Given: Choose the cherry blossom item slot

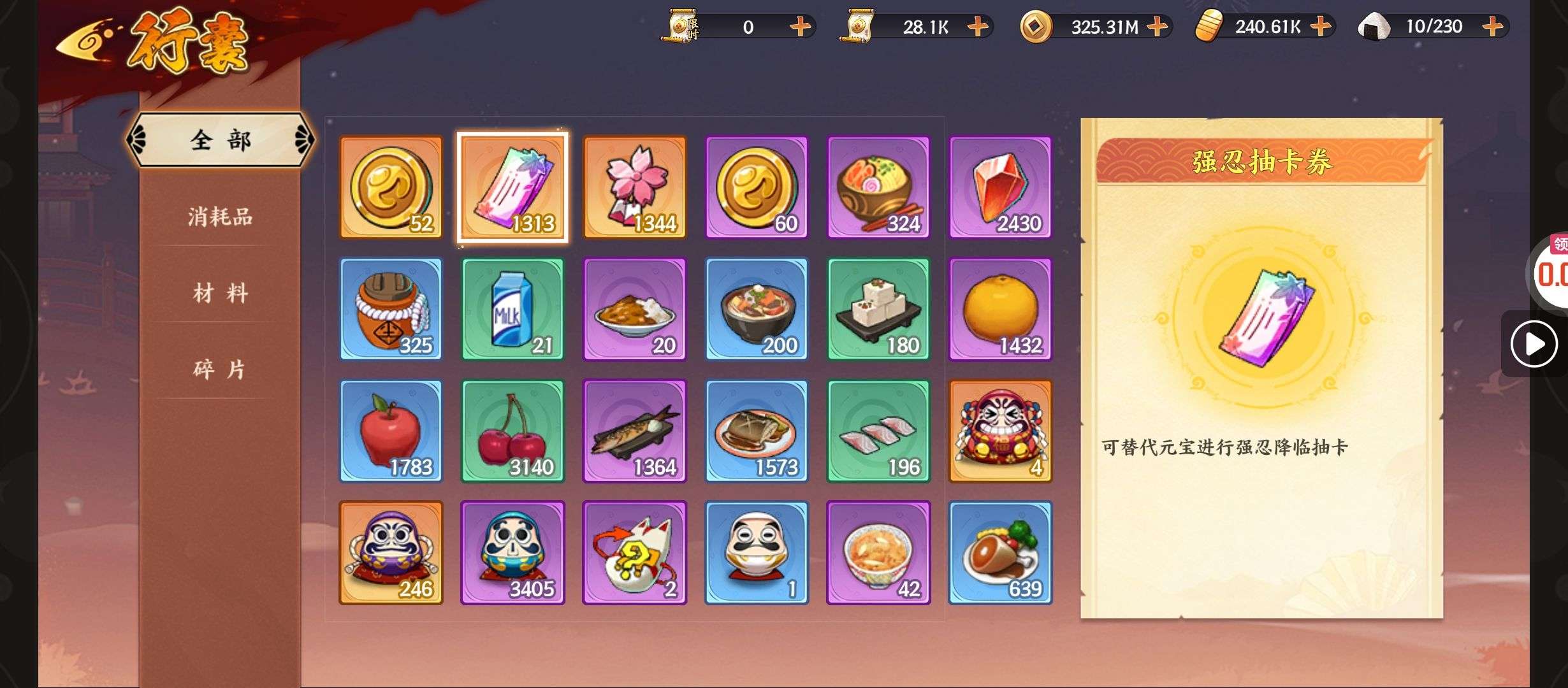Looking at the screenshot, I should click(635, 188).
